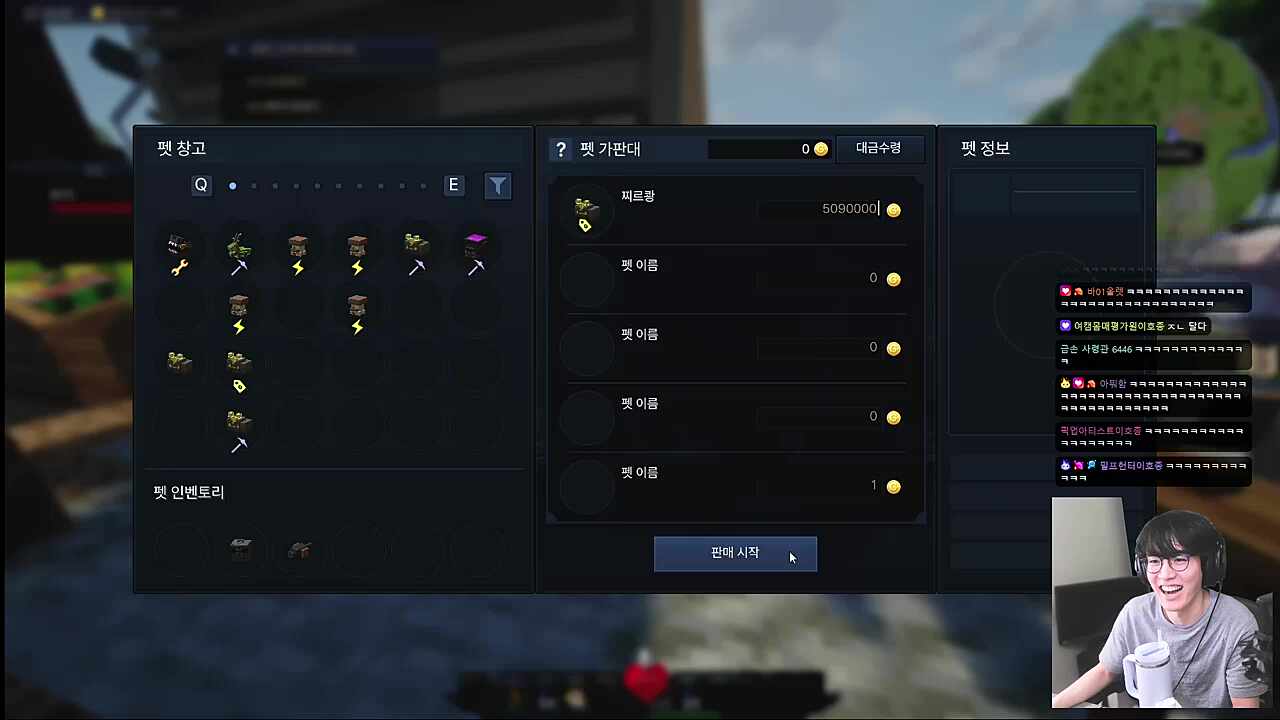Open the question mark help icon beside 펫 가판대
Image resolution: width=1280 pixels, height=720 pixels.
click(x=561, y=149)
